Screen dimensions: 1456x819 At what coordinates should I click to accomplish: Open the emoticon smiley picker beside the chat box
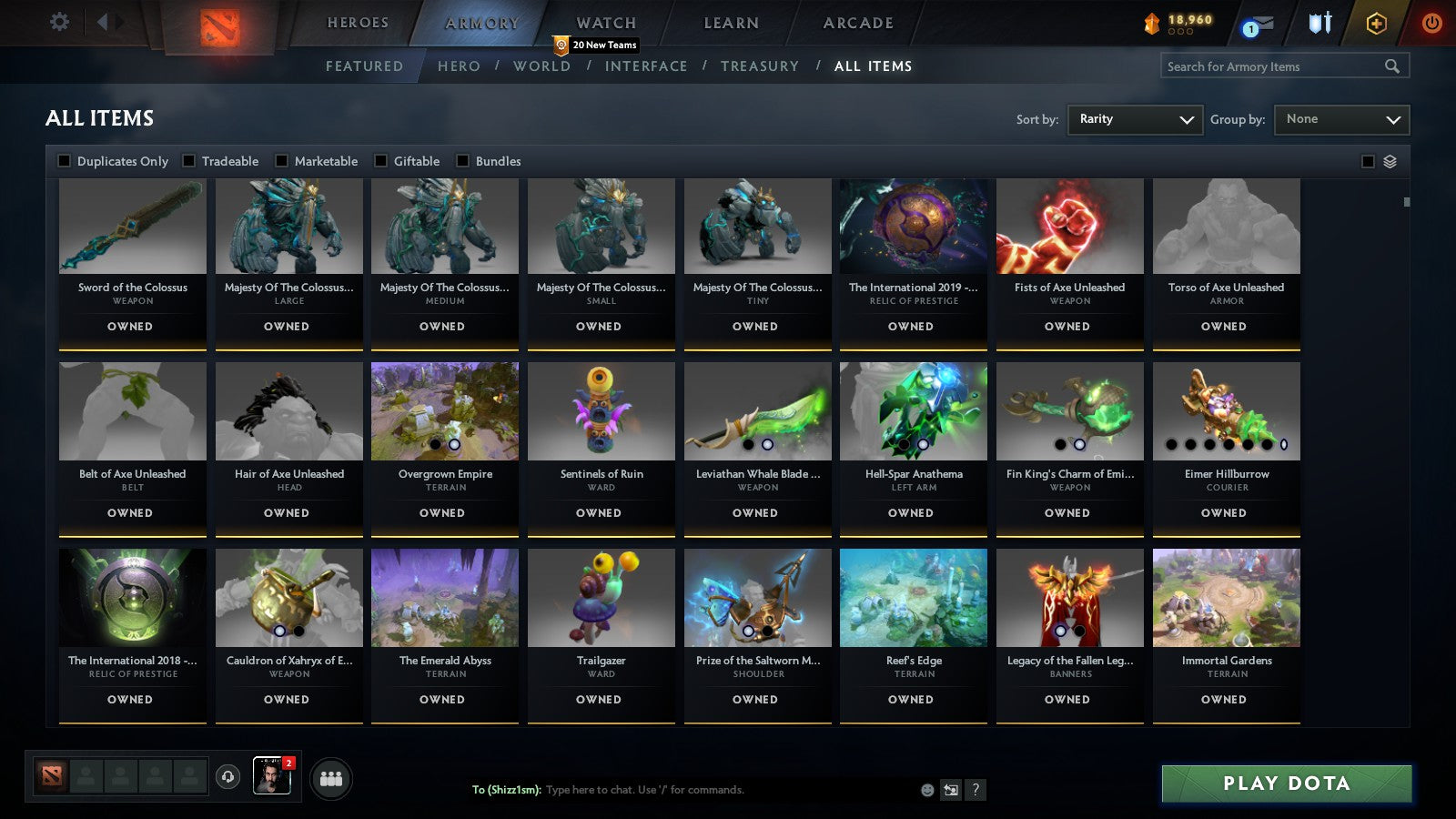coord(926,791)
